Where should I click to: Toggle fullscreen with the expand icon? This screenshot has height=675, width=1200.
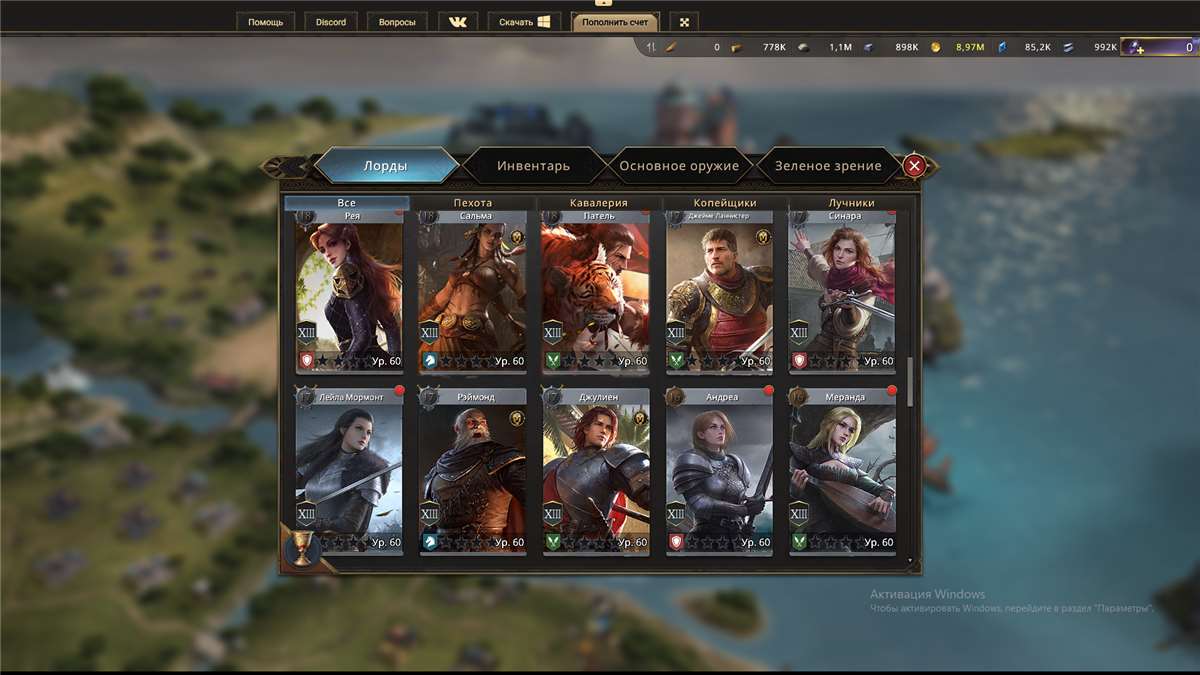[x=684, y=21]
